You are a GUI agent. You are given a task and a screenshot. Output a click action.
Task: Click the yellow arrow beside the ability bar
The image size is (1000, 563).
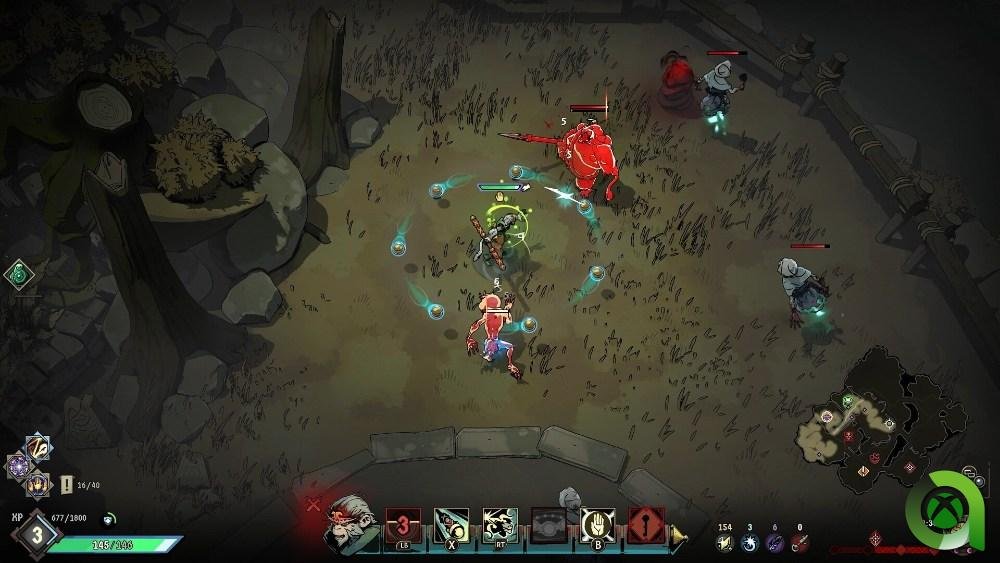[x=679, y=537]
